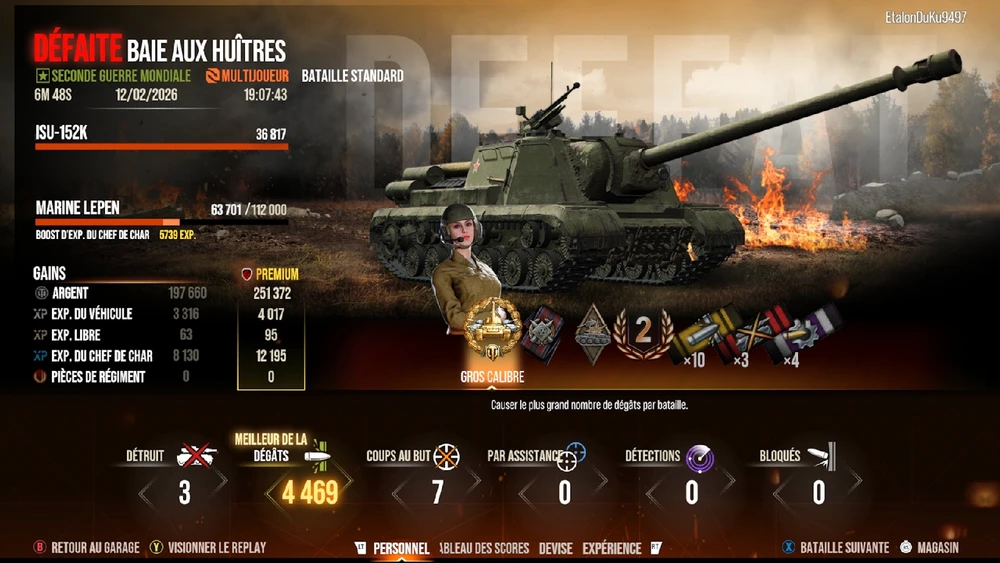This screenshot has width=1000, height=563.
Task: Select the laurel wreath medal numbered 2
Action: coord(643,331)
